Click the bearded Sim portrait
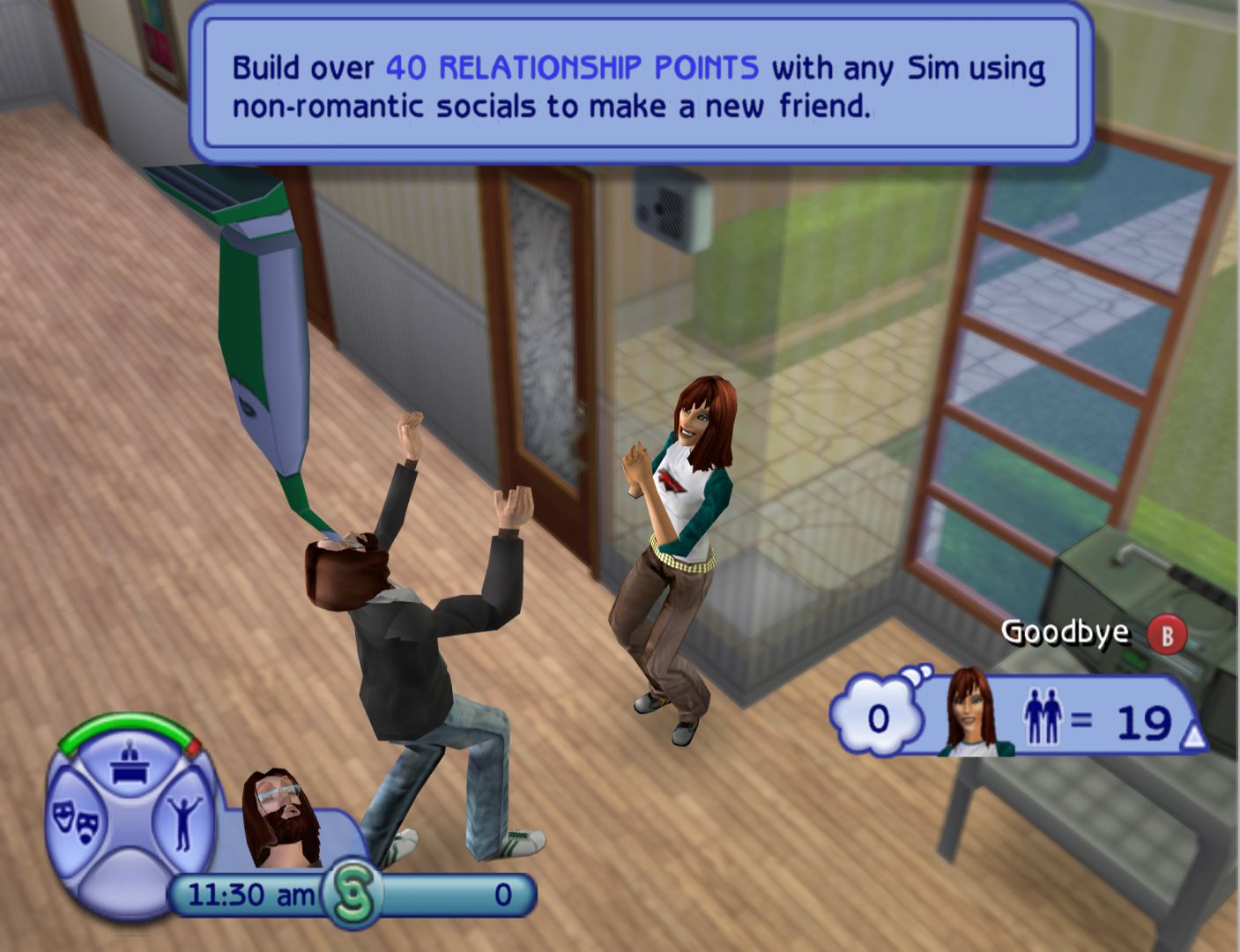The width and height of the screenshot is (1240, 952). pos(280,817)
